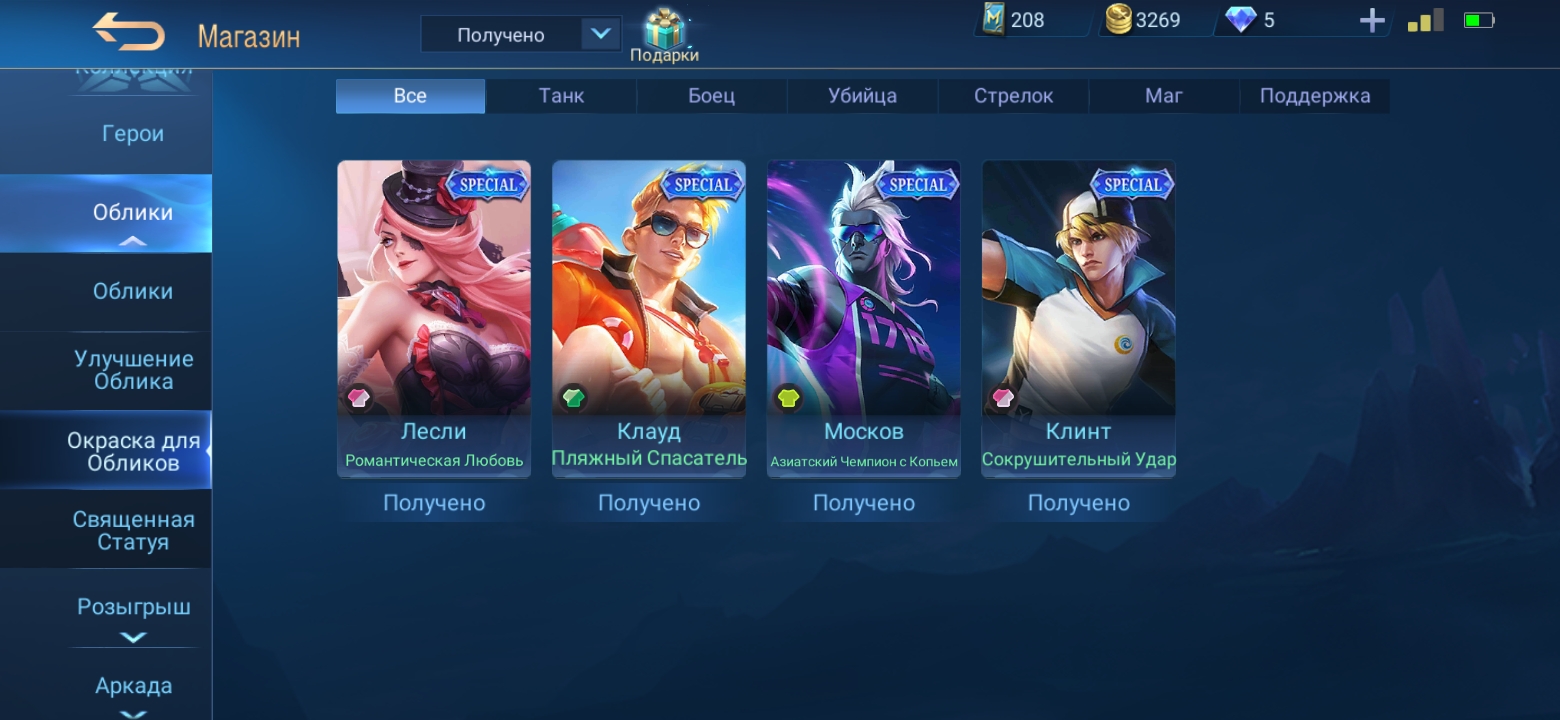Image resolution: width=1560 pixels, height=720 pixels.
Task: Open the Герои shop section
Action: [x=133, y=134]
